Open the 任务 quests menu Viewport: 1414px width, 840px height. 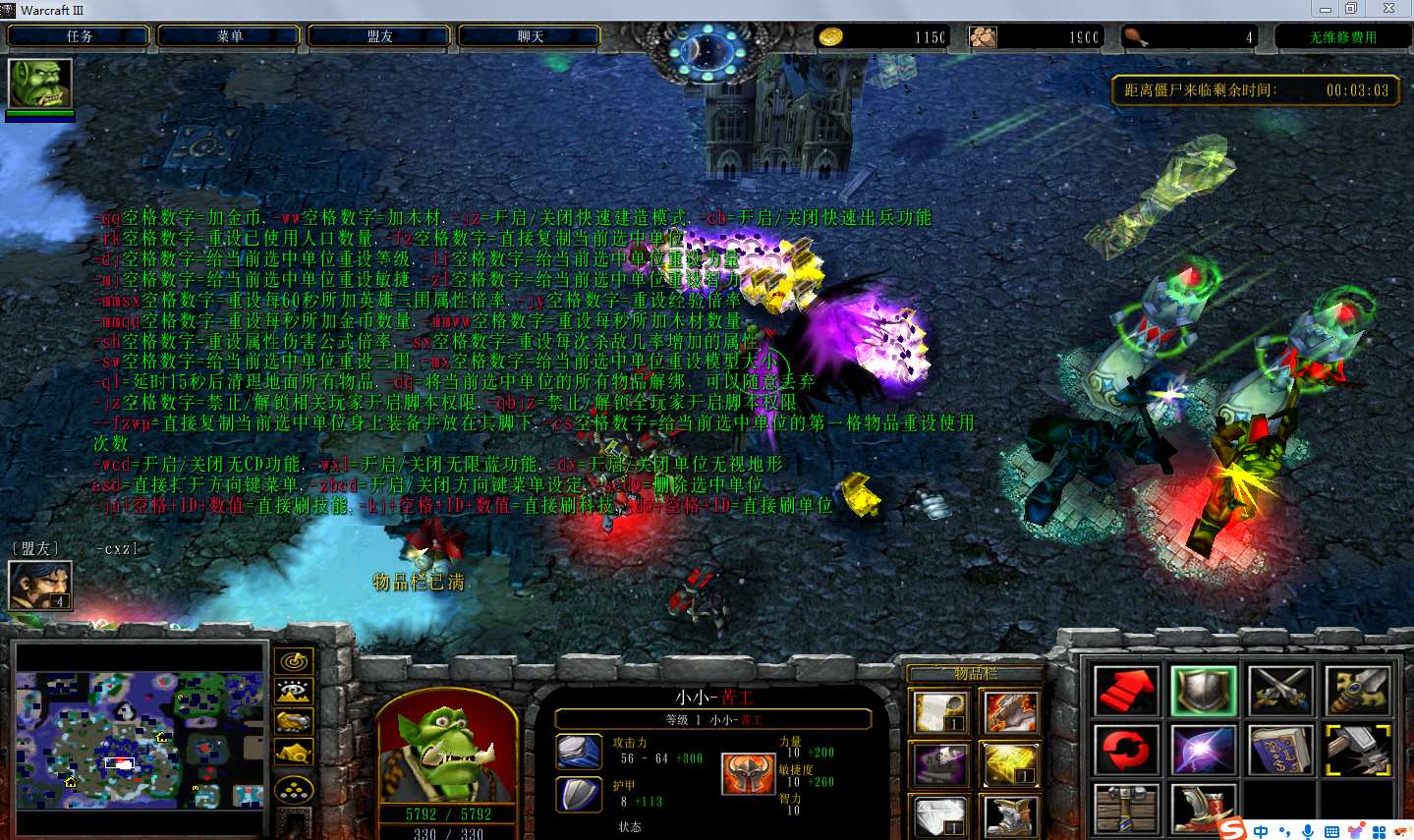pyautogui.click(x=79, y=36)
